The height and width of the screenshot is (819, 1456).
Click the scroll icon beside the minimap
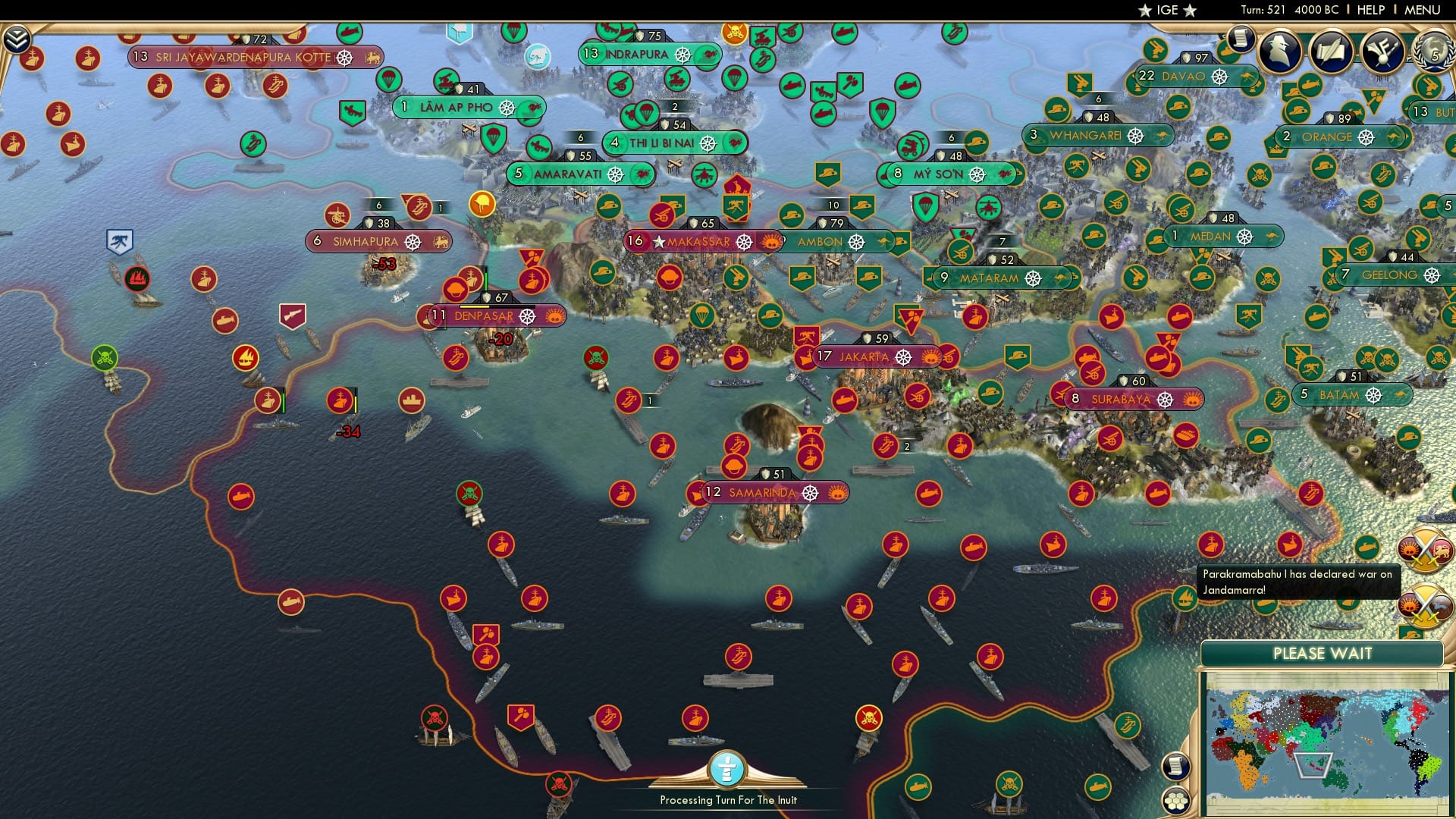1176,767
